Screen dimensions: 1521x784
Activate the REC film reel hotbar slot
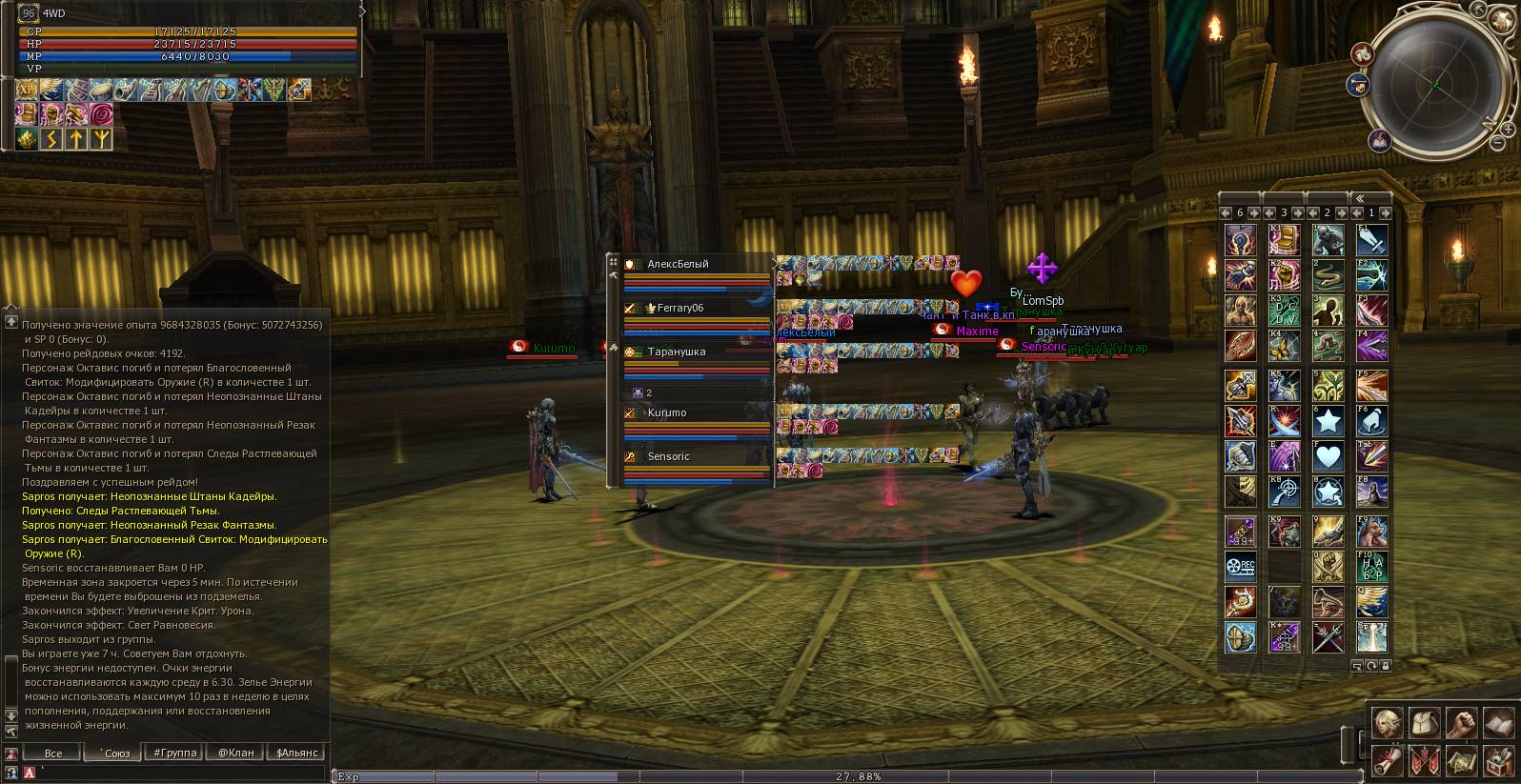click(x=1240, y=567)
